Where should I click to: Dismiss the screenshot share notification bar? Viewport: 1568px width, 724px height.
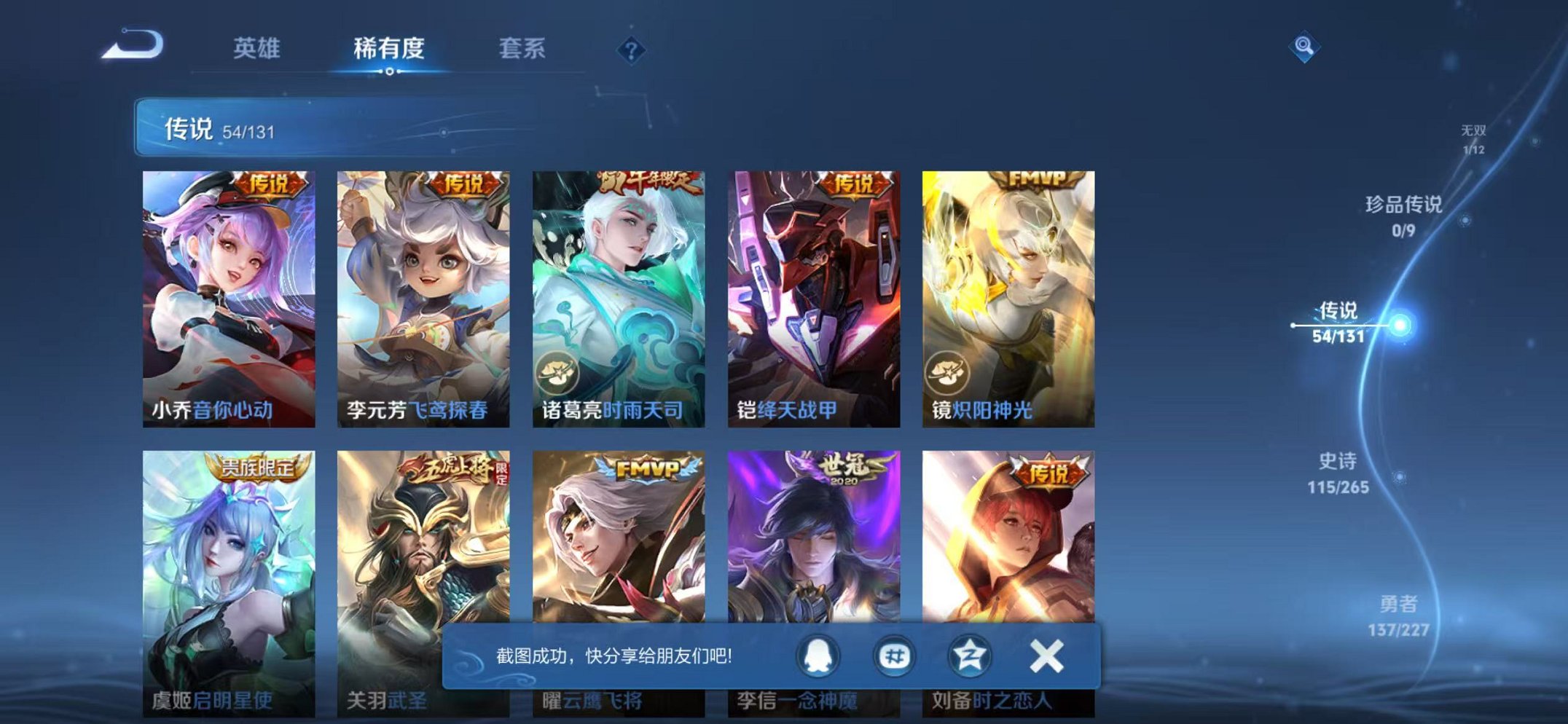click(1045, 655)
